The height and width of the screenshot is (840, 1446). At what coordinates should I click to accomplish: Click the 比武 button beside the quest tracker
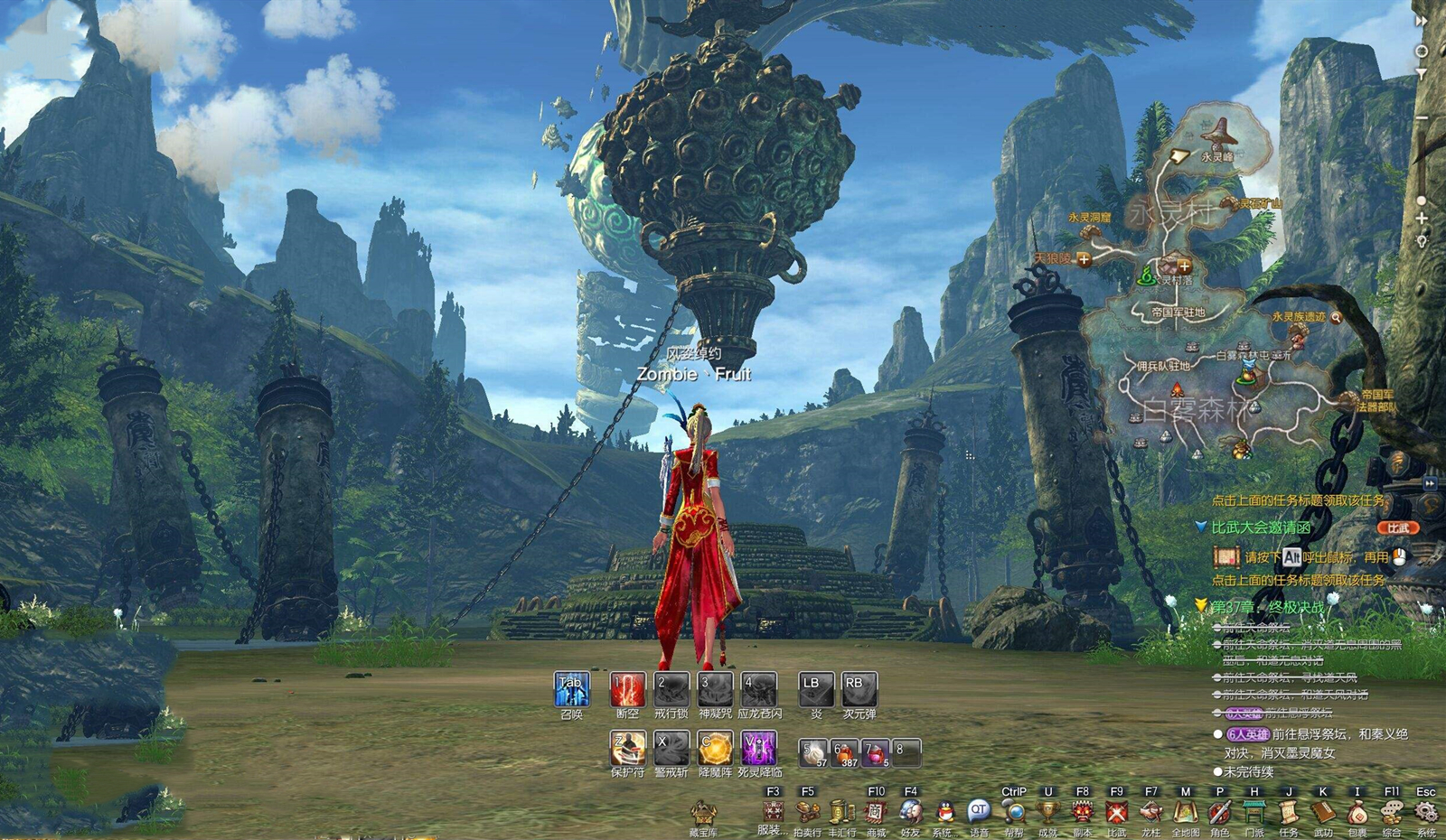pos(1397,527)
